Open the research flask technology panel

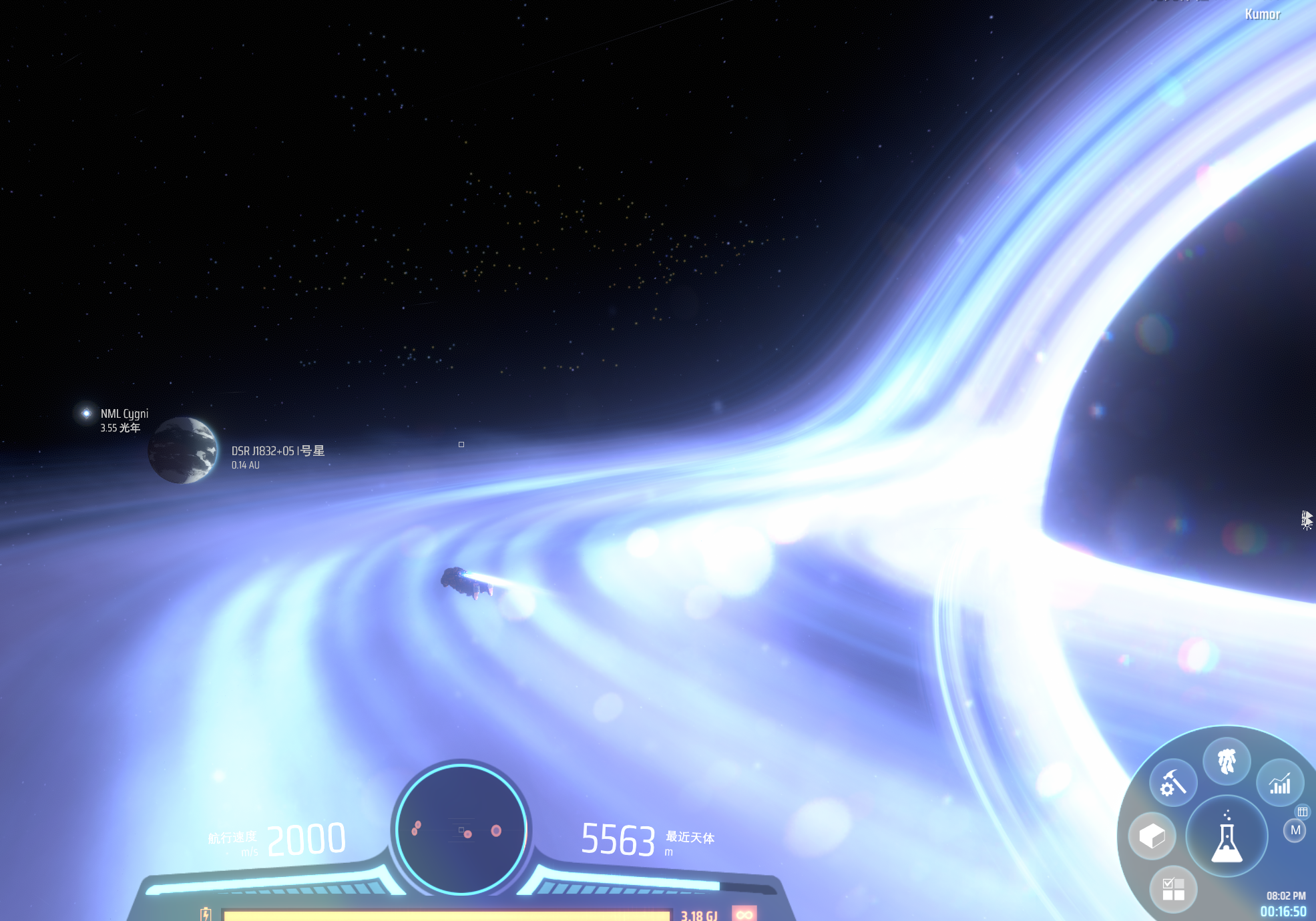tap(1227, 836)
